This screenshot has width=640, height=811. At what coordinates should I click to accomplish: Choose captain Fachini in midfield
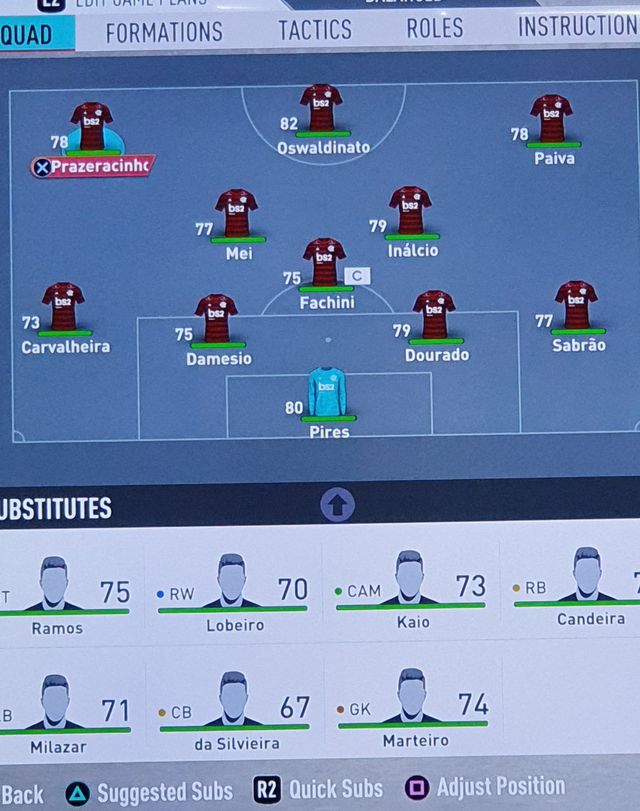pyautogui.click(x=324, y=264)
